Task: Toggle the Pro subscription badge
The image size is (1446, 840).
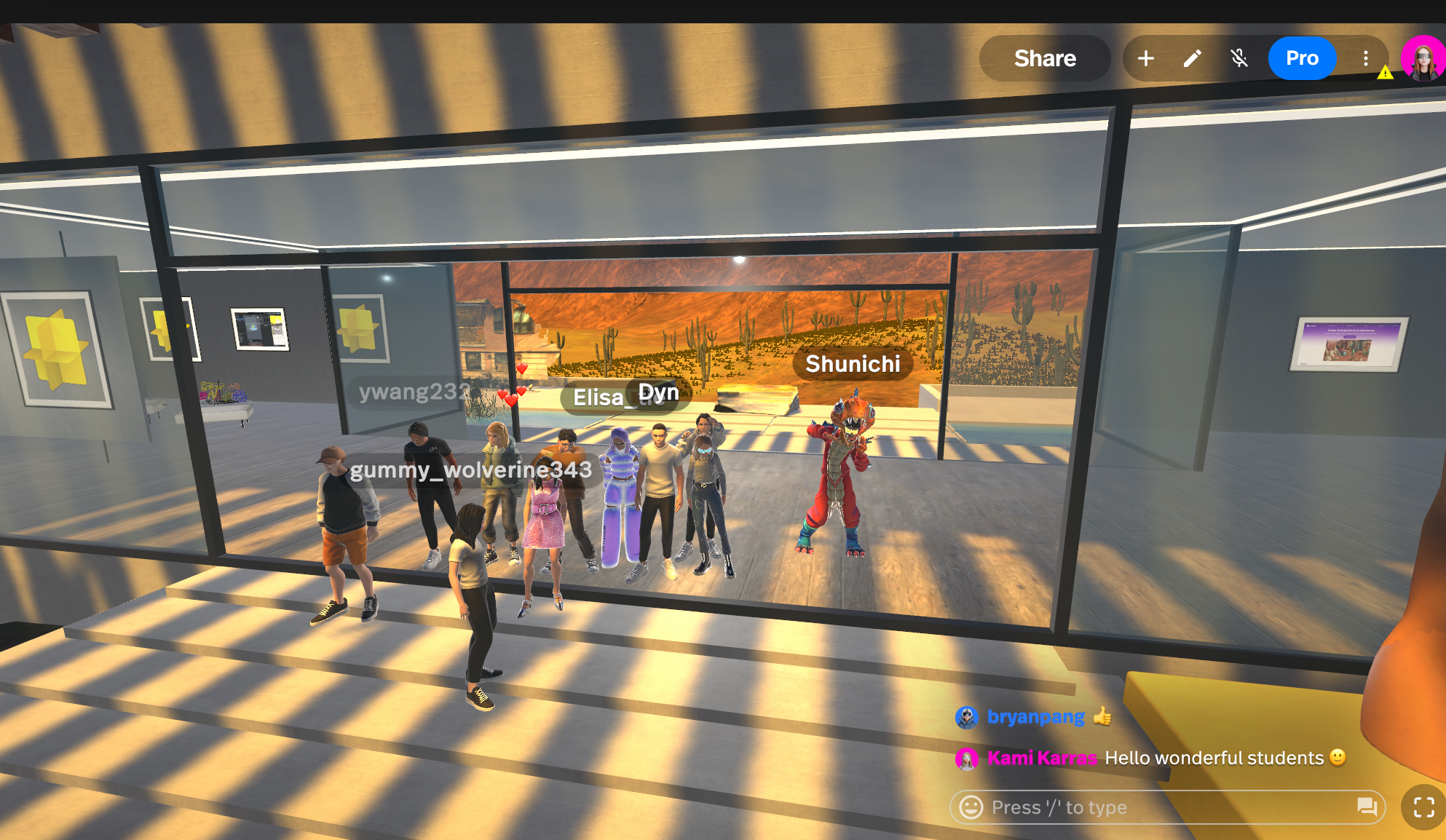Action: coord(1303,58)
